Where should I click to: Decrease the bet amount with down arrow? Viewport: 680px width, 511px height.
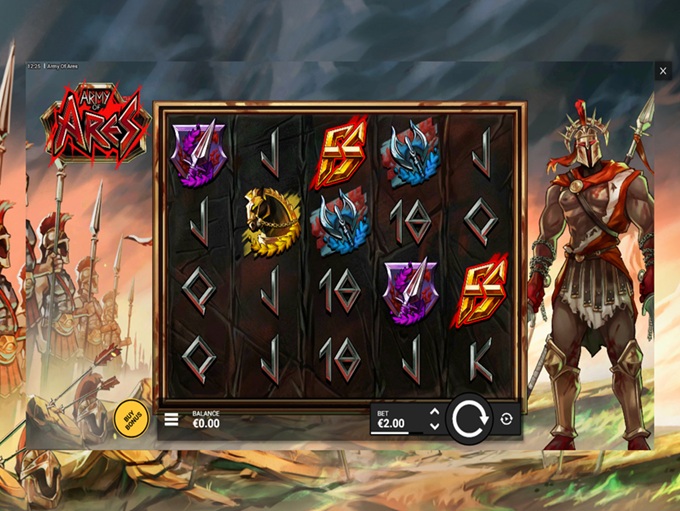coord(434,426)
